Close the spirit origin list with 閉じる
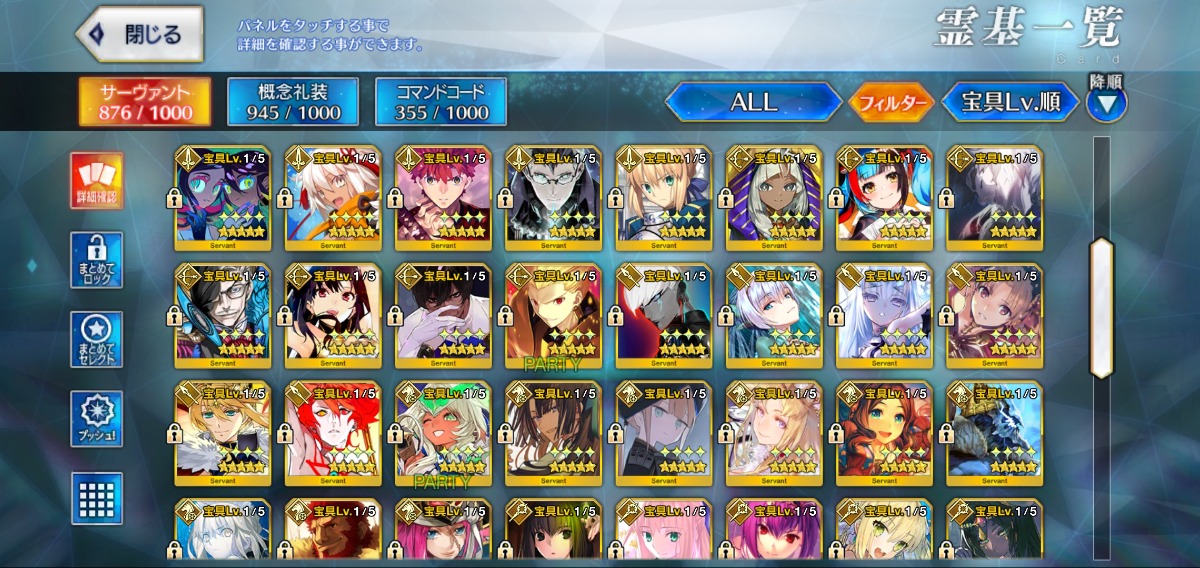The width and height of the screenshot is (1200, 568). [139, 35]
